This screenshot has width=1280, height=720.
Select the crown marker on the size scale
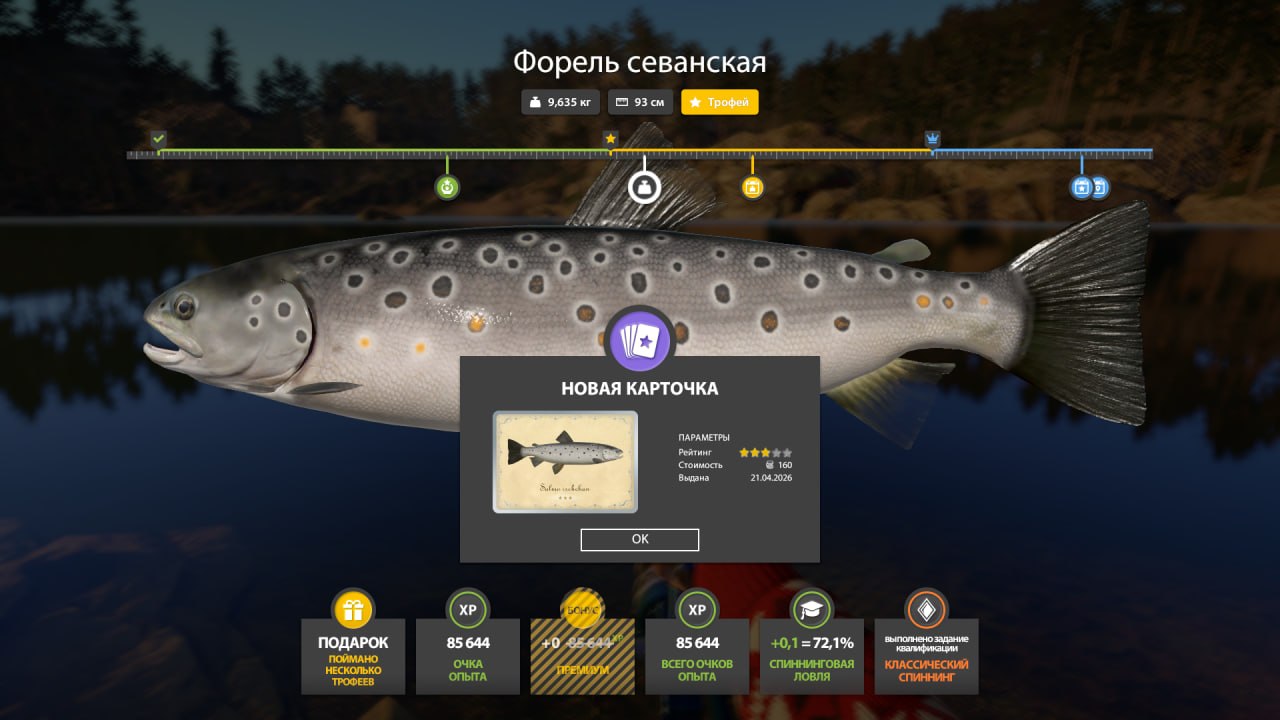[x=932, y=138]
